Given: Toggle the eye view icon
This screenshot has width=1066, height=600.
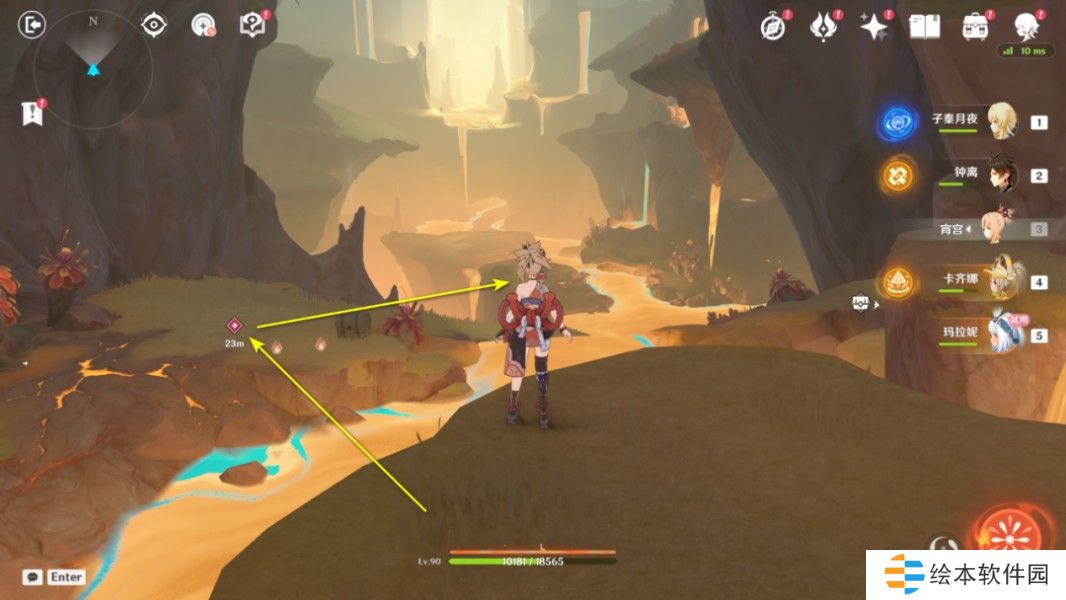Looking at the screenshot, I should pos(153,24).
